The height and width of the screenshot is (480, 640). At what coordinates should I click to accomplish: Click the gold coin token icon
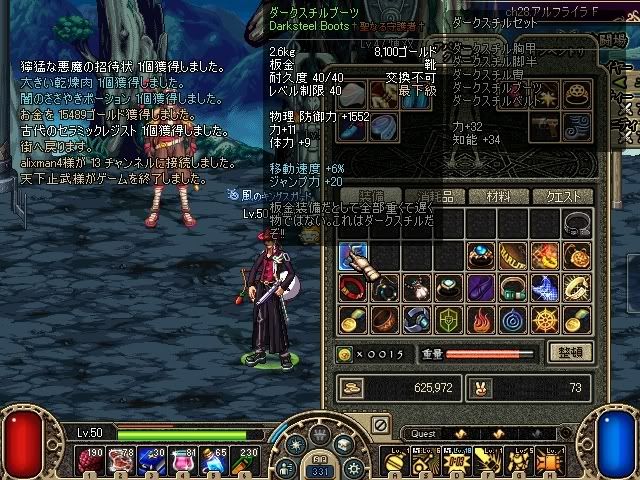346,353
